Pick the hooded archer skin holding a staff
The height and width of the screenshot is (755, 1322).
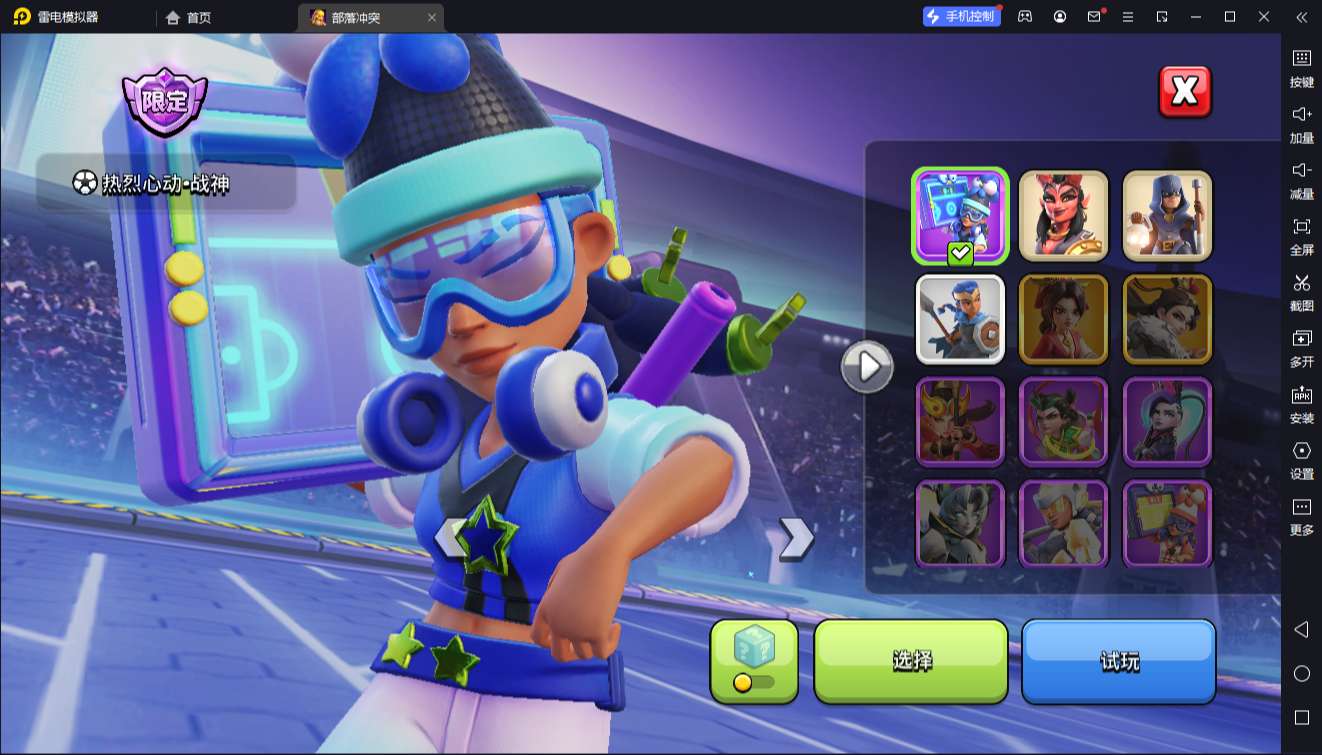pyautogui.click(x=1167, y=215)
